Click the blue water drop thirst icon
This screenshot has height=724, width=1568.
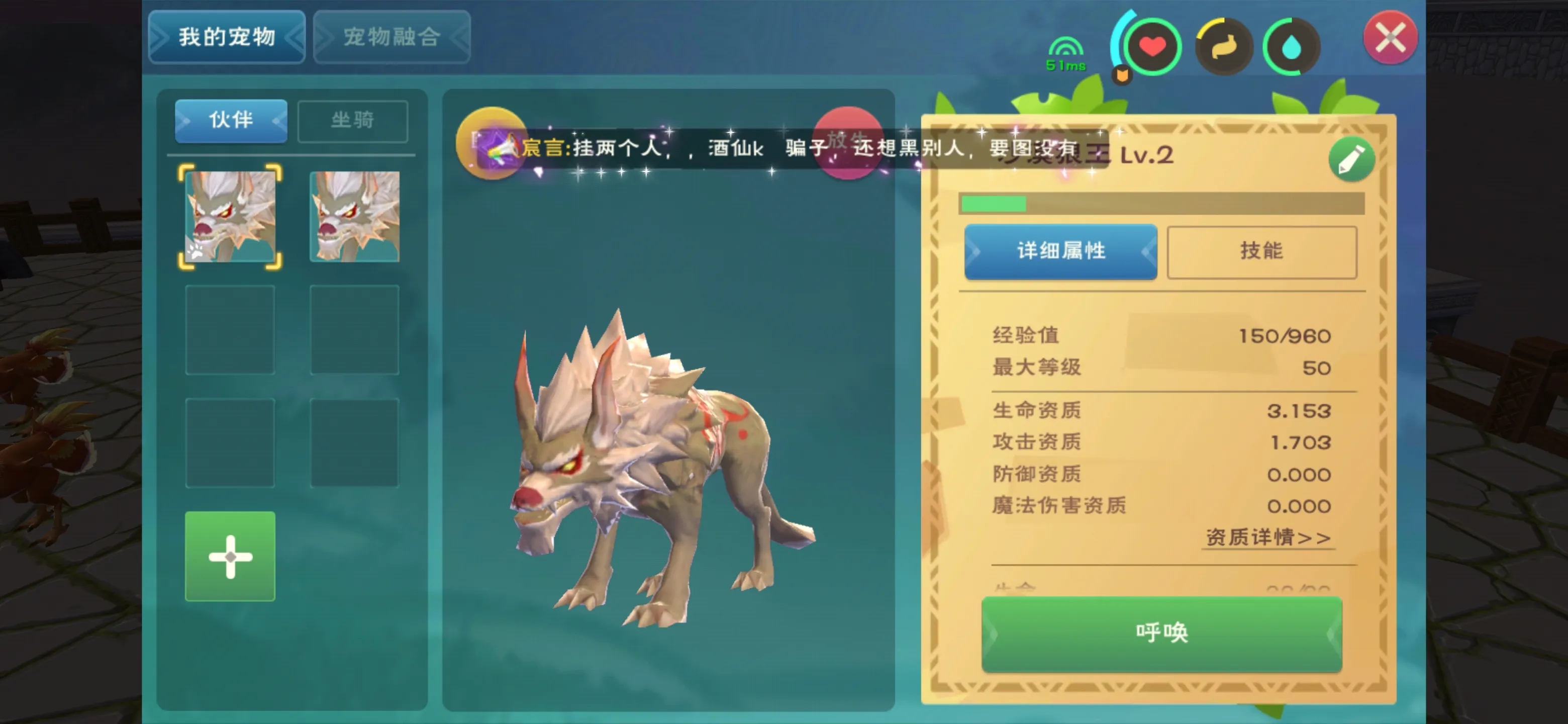[x=1291, y=47]
